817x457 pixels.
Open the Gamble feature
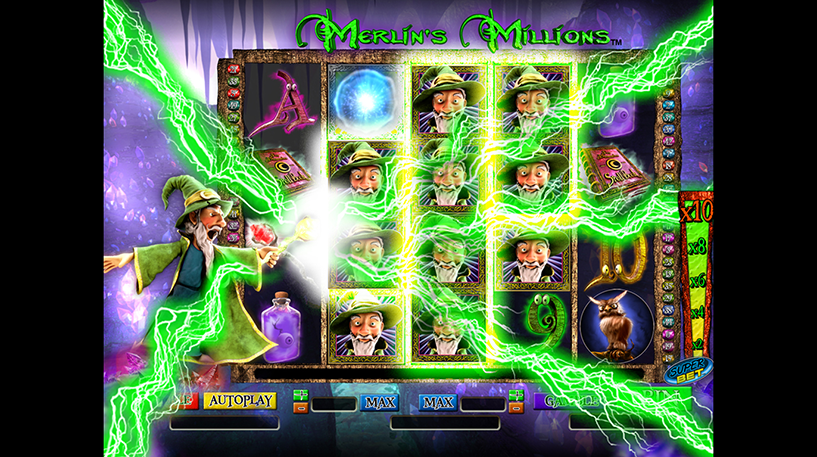(565, 401)
